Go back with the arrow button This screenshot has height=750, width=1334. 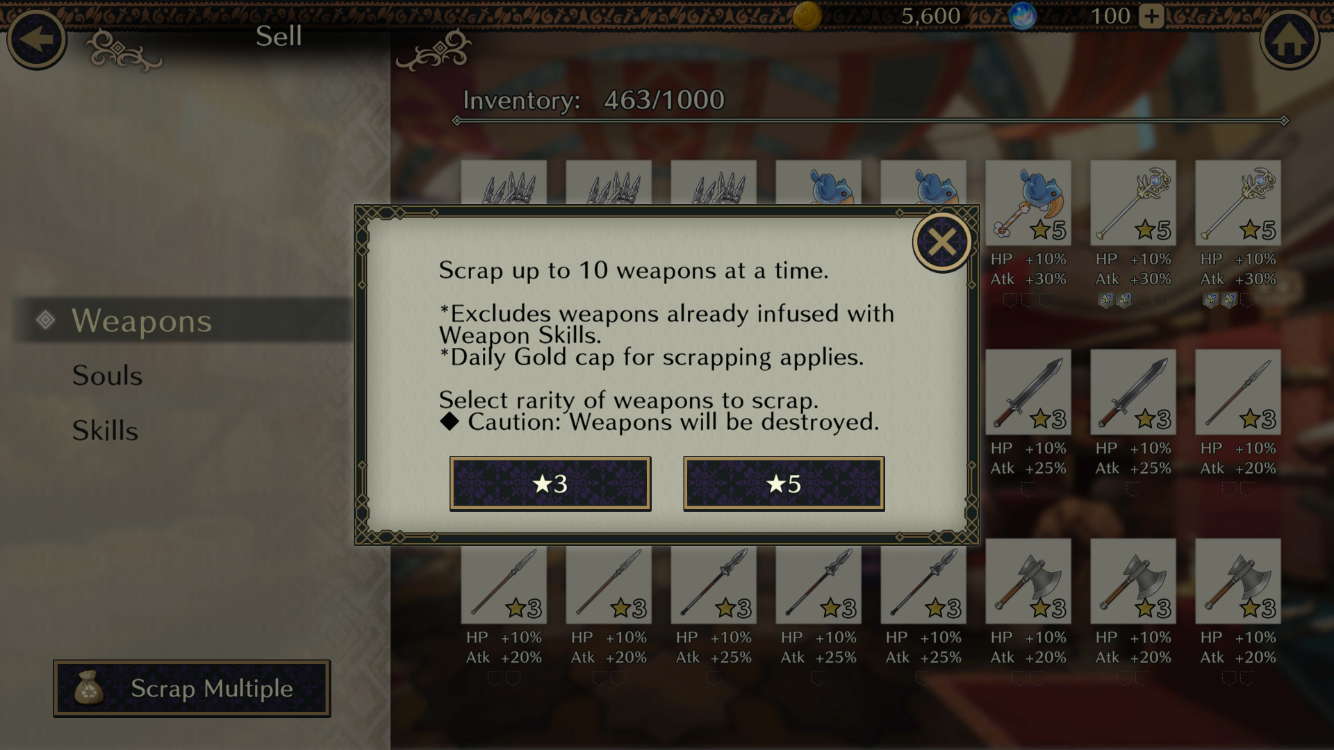37,39
